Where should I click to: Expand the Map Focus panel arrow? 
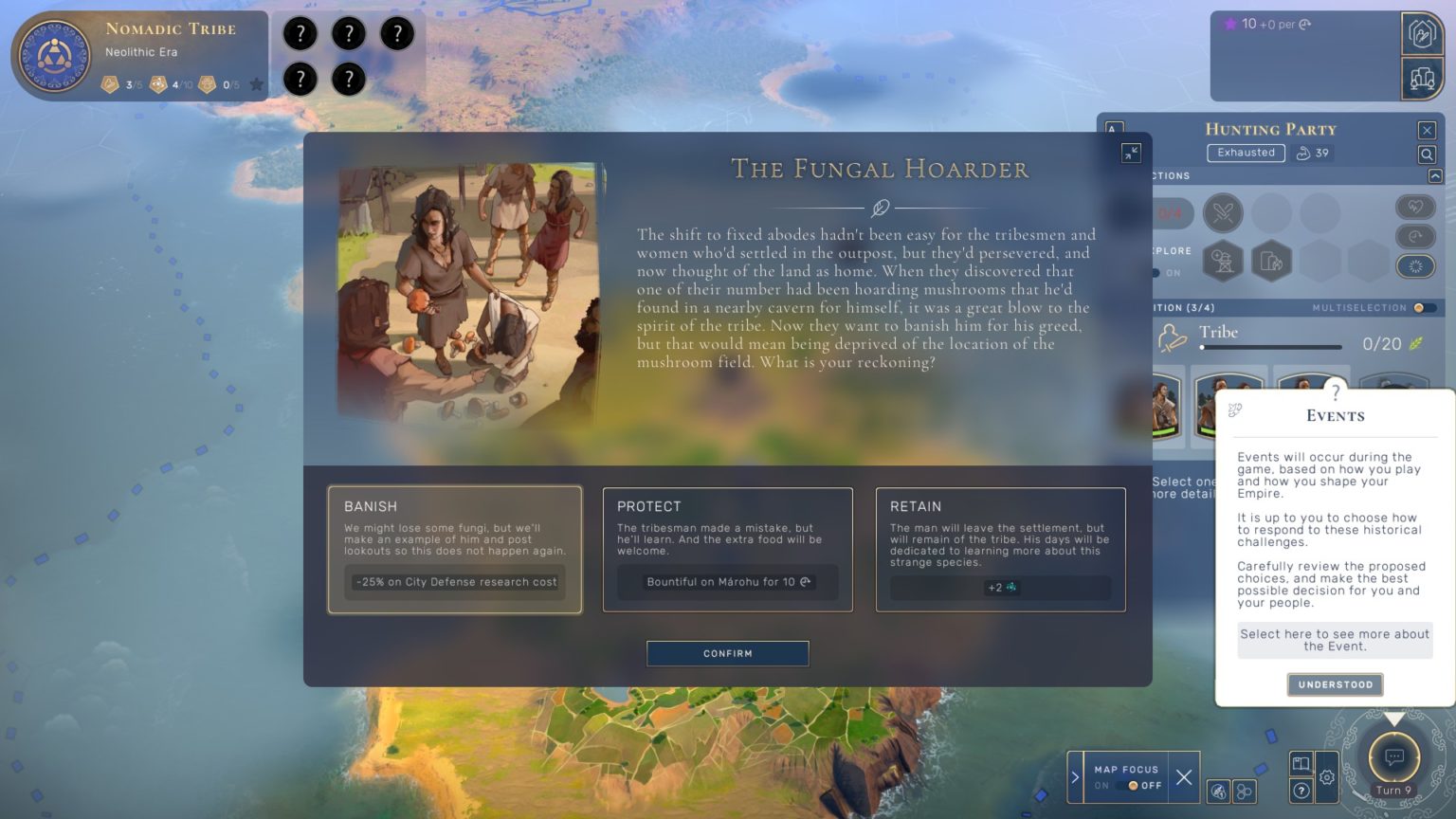[x=1075, y=777]
